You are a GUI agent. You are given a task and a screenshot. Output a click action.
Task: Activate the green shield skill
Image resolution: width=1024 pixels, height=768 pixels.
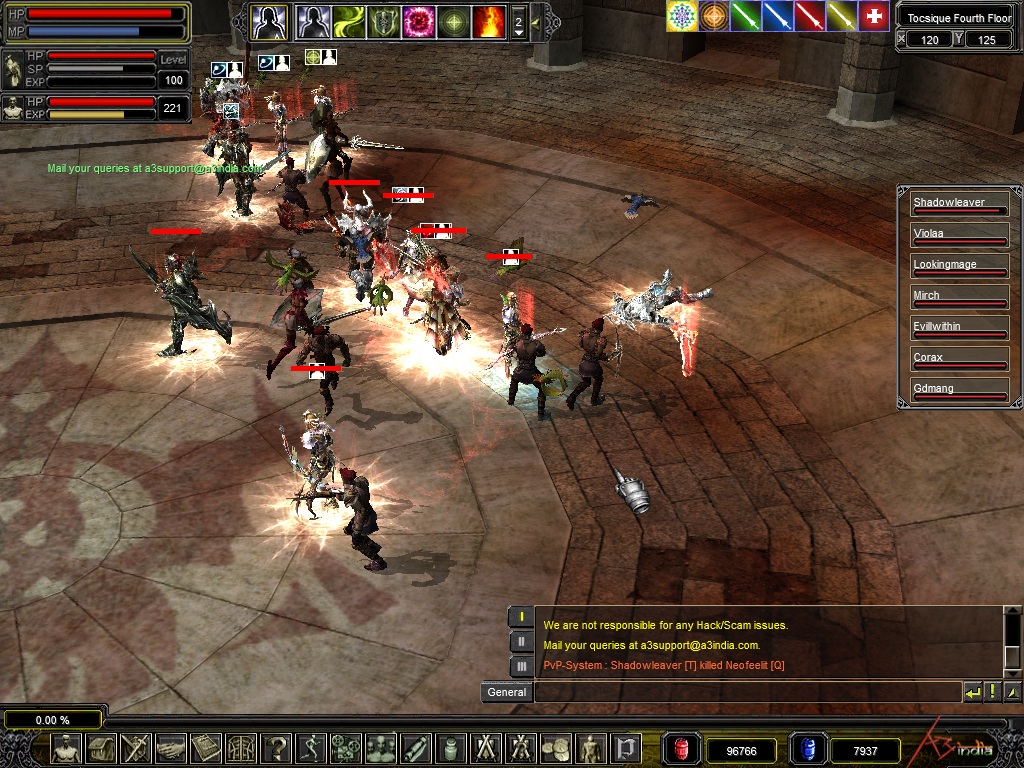click(x=383, y=21)
